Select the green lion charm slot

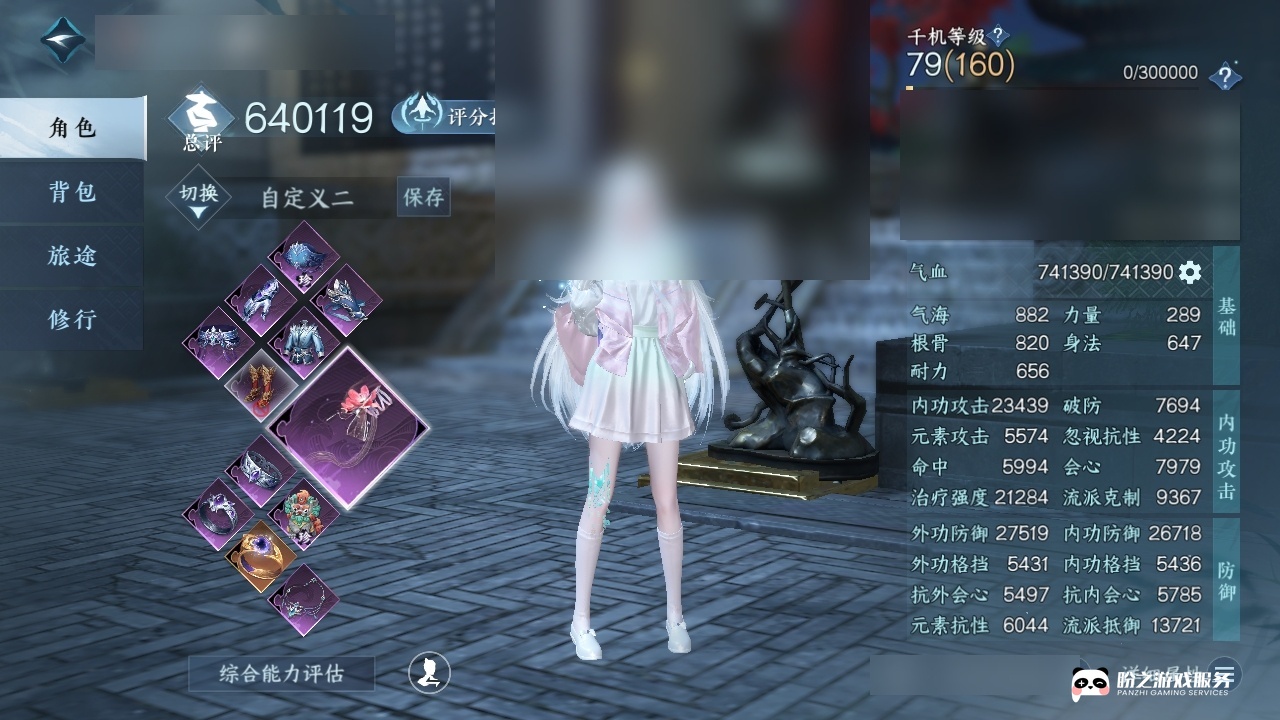pos(304,513)
